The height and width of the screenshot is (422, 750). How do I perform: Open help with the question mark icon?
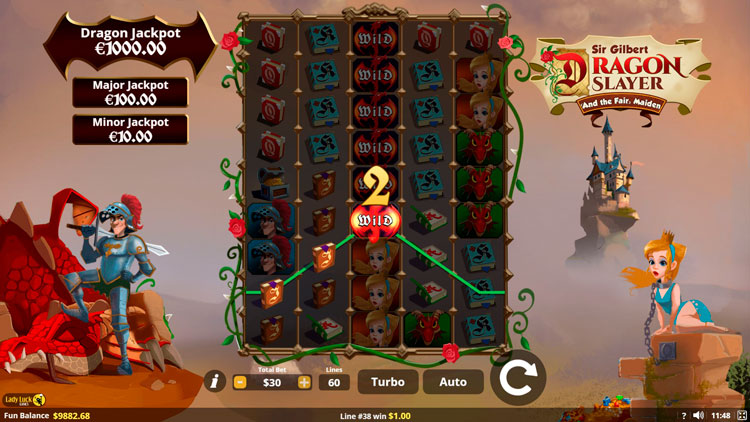684,415
